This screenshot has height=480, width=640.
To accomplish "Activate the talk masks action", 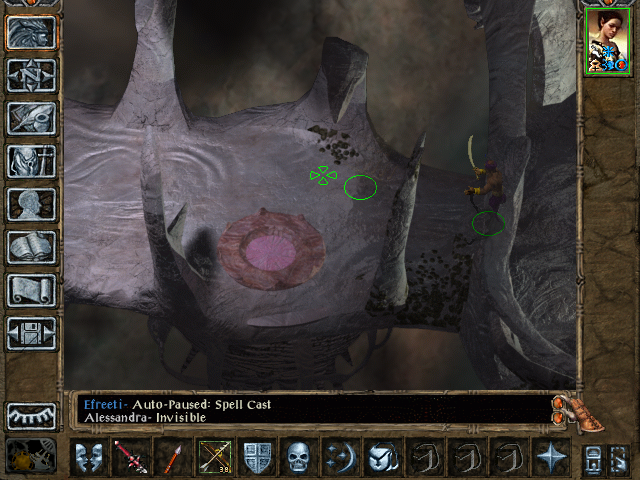I will [x=89, y=457].
